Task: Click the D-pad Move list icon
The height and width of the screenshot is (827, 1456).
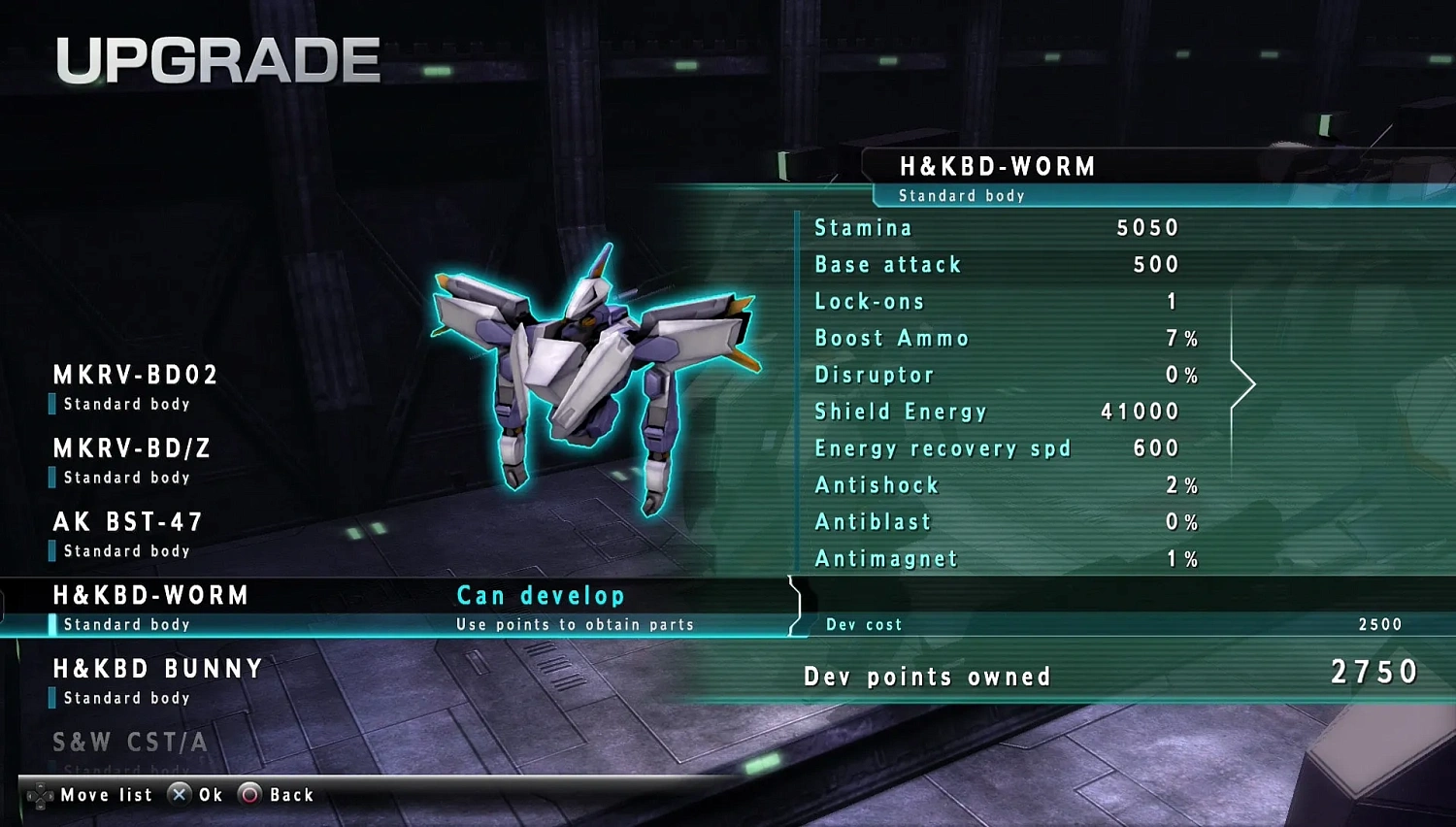Action: click(x=41, y=794)
